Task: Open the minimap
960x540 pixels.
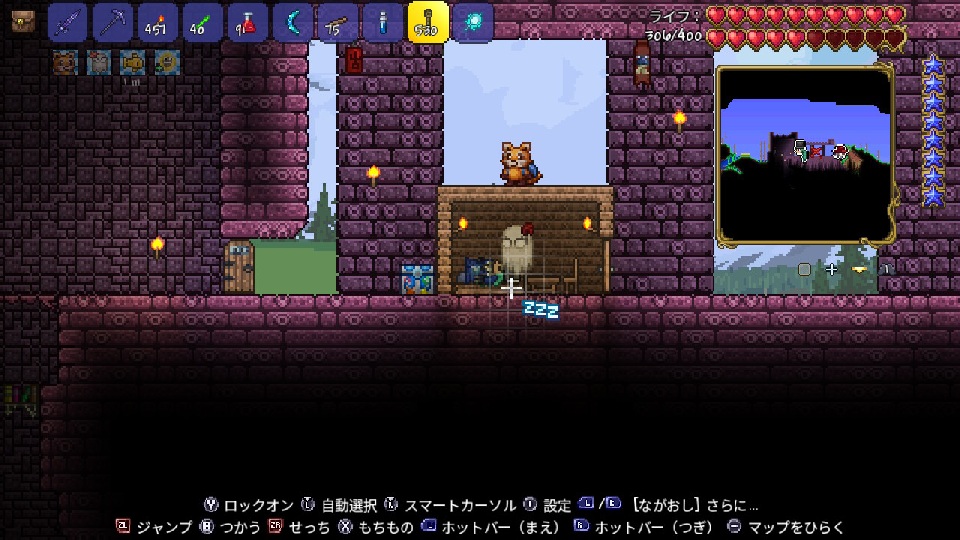Action: [805, 155]
